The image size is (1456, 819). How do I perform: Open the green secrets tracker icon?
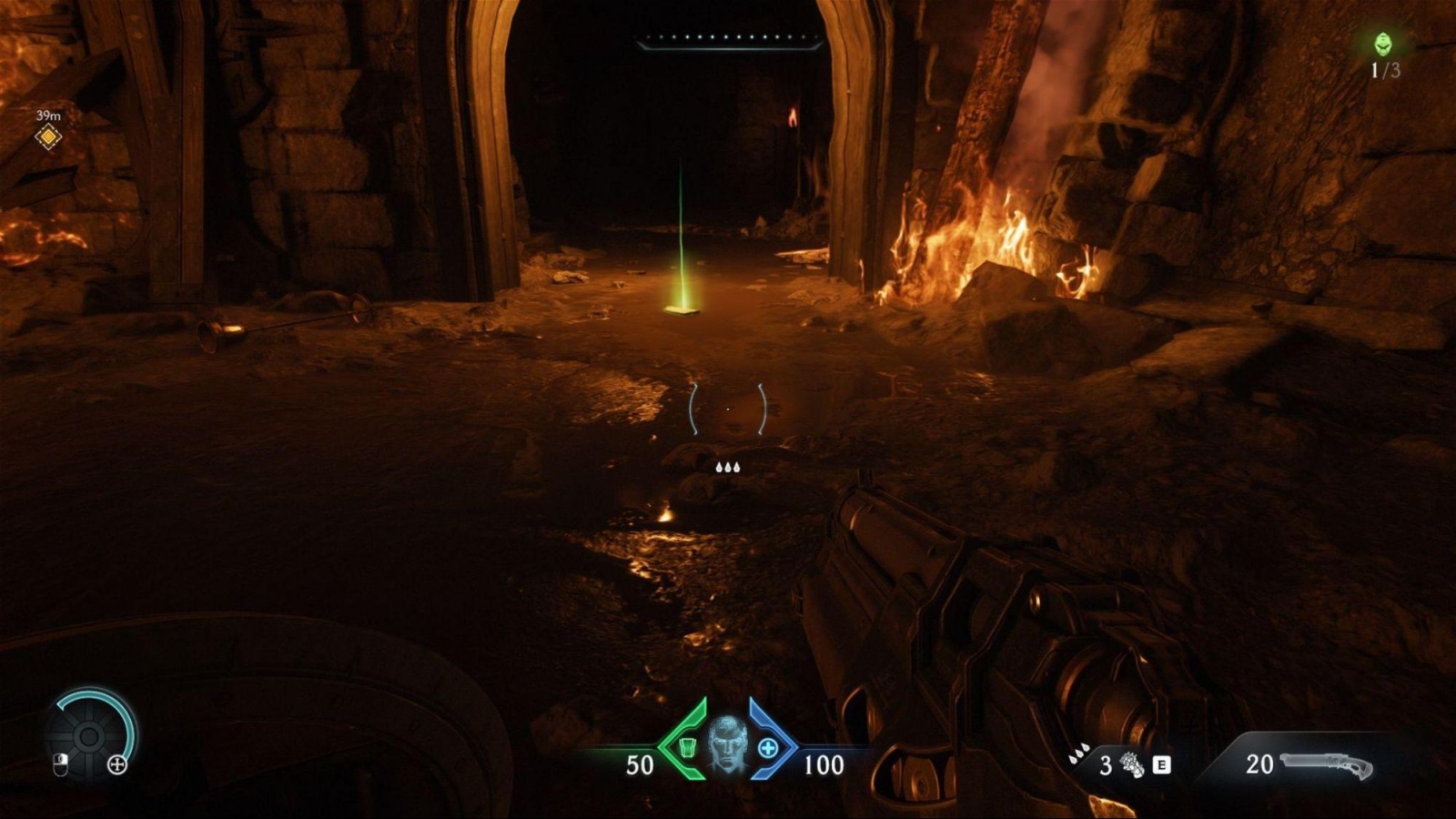tap(1383, 44)
